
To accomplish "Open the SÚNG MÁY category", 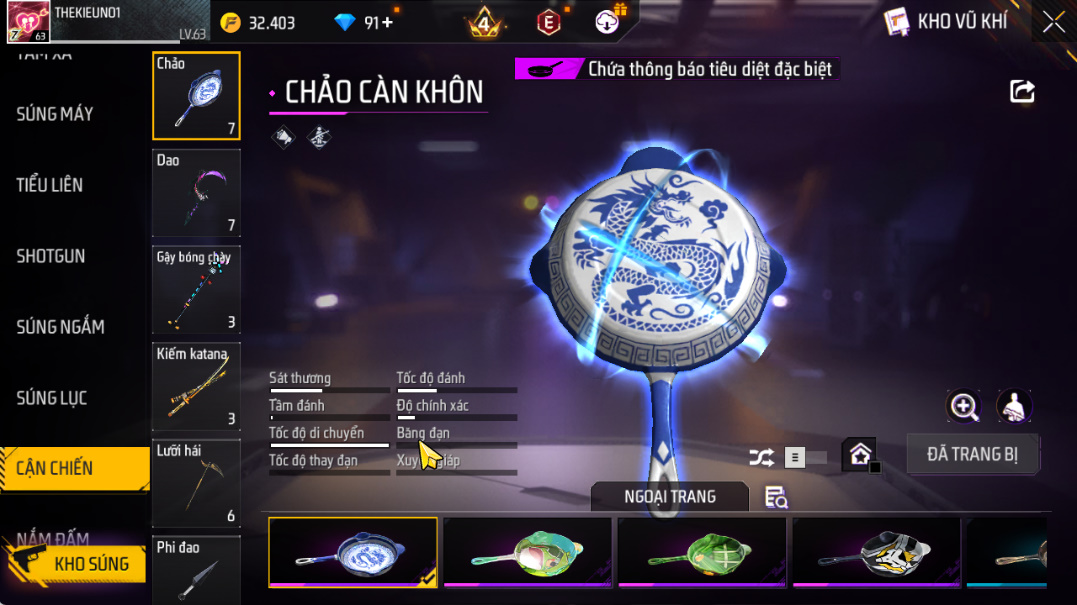I will [55, 114].
